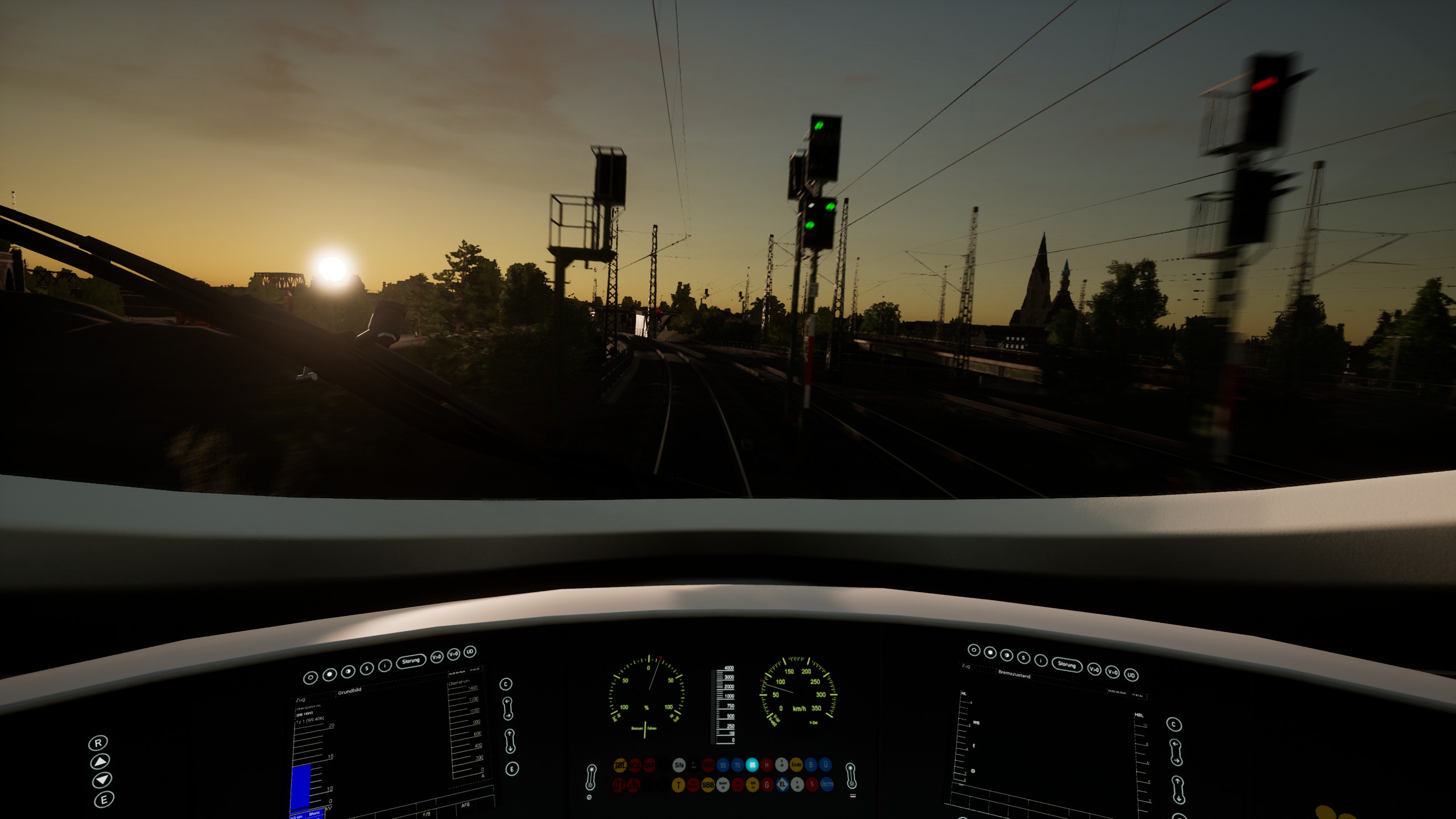
Task: Choose V=0 above the Bremszustand display
Action: point(1112,672)
